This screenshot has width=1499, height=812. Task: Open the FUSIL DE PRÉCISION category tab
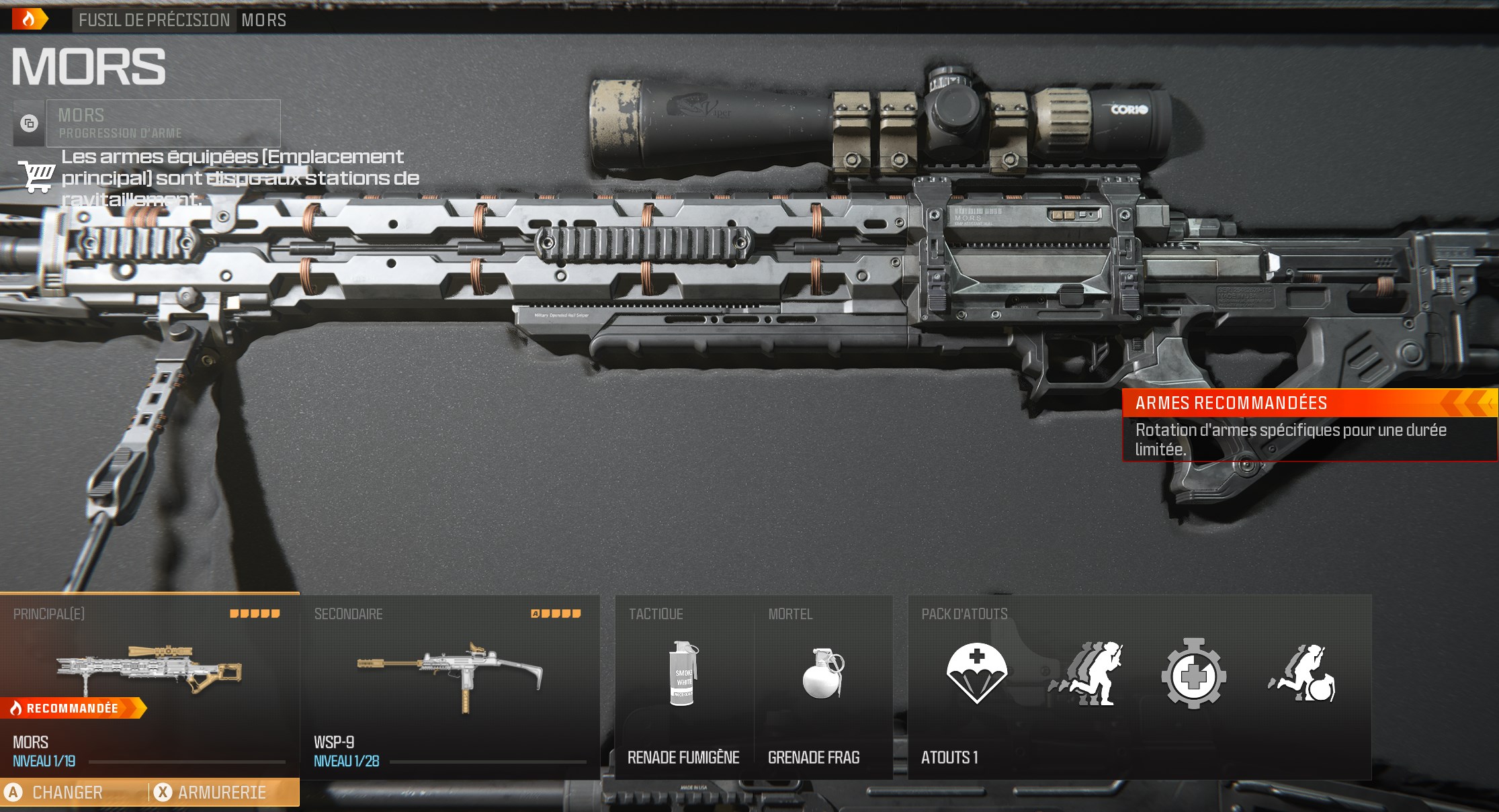153,20
